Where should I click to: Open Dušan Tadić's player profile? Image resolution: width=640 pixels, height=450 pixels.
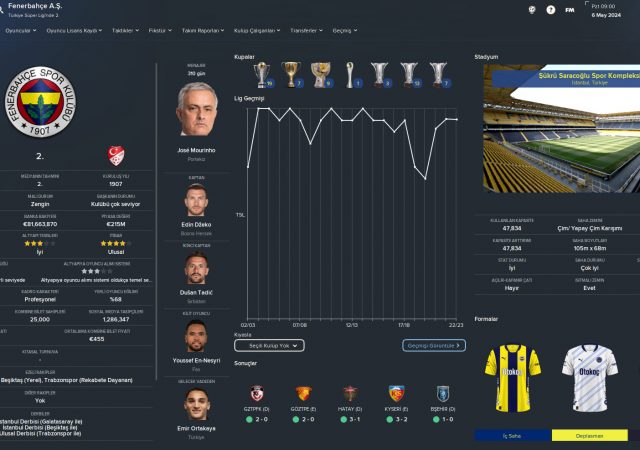(196, 269)
